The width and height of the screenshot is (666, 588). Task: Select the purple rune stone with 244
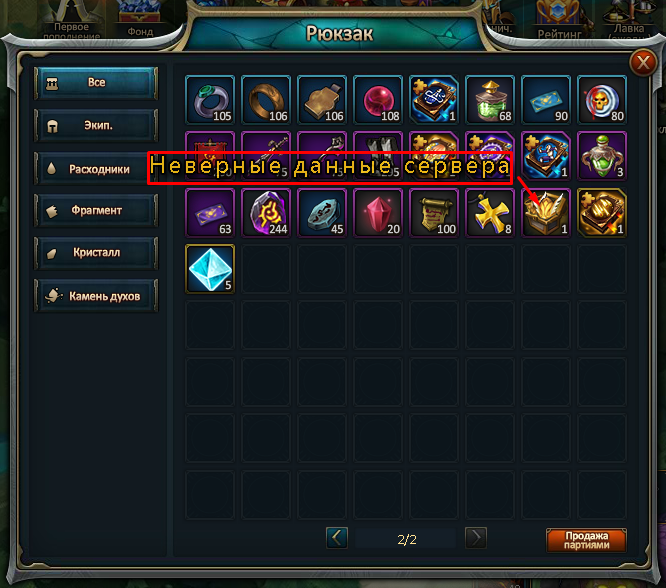point(266,212)
